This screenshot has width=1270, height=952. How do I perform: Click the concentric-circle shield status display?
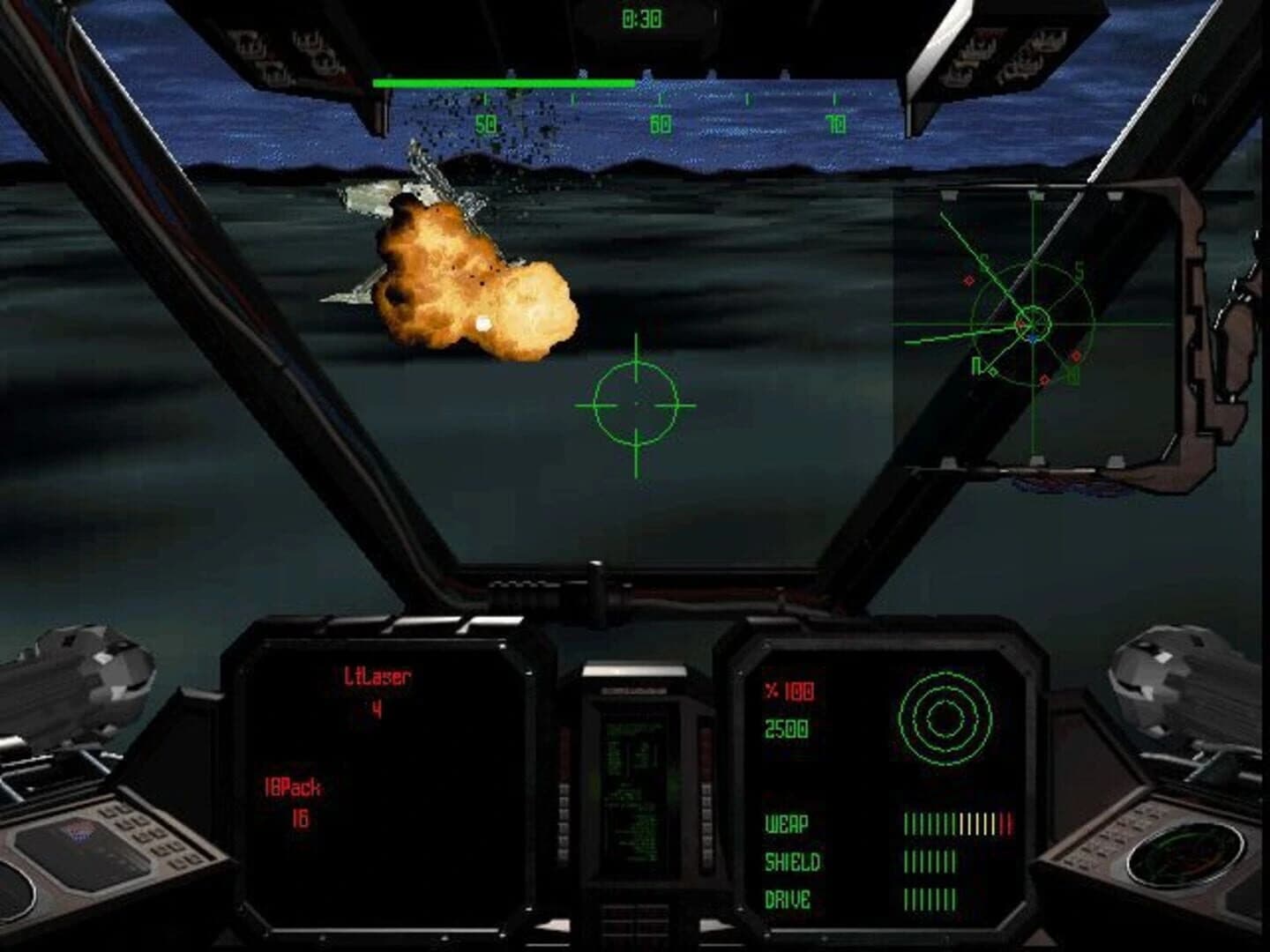click(945, 717)
